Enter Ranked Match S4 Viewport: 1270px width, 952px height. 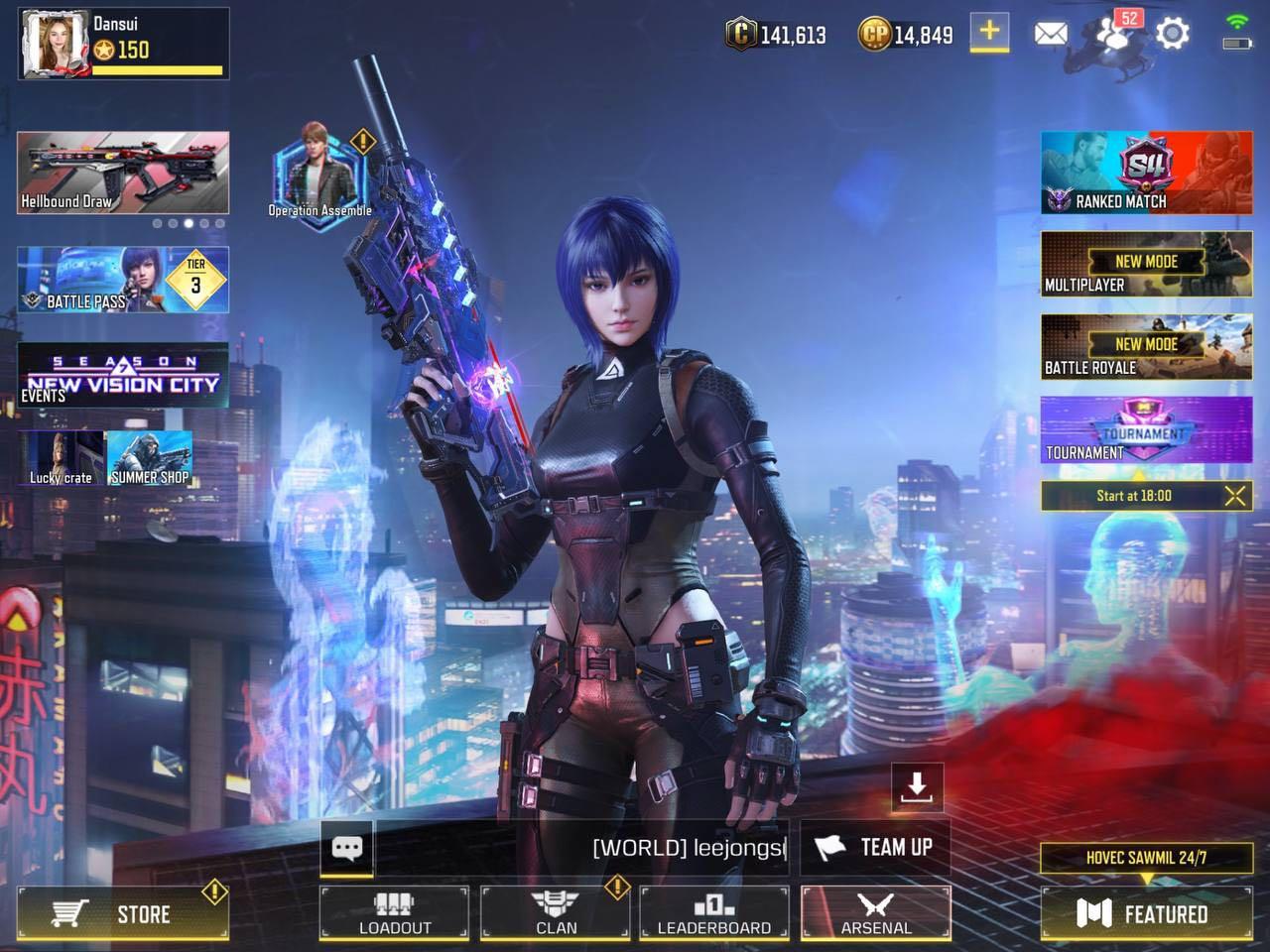click(x=1145, y=173)
